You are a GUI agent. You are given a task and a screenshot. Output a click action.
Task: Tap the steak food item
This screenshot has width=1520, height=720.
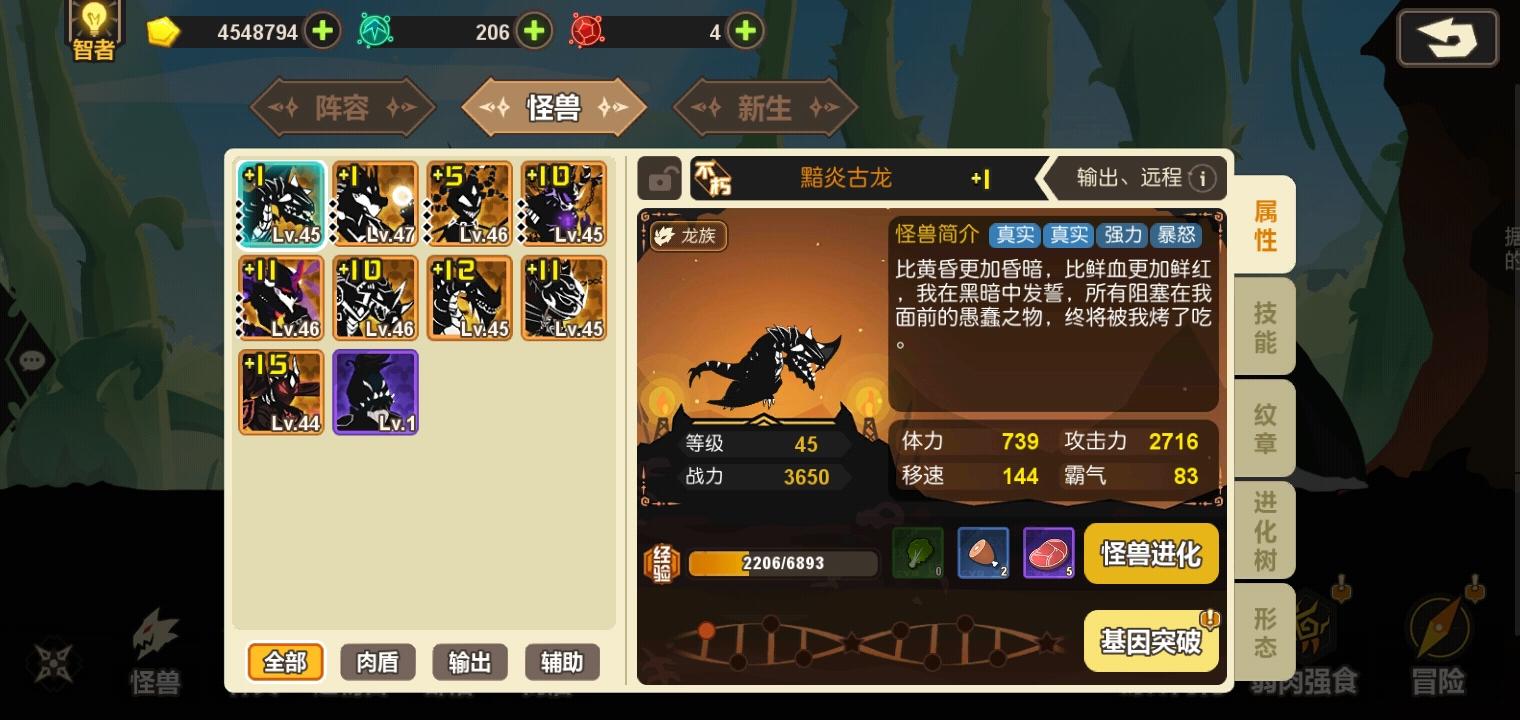(1048, 553)
